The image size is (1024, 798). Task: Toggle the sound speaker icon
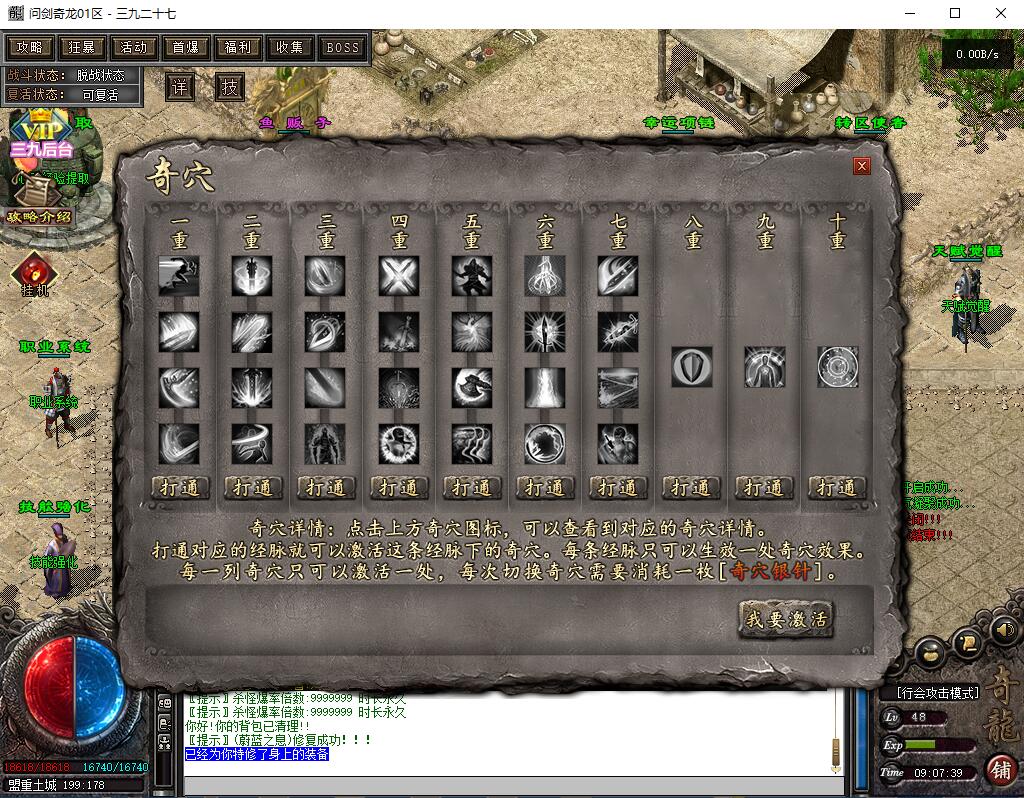[1004, 630]
